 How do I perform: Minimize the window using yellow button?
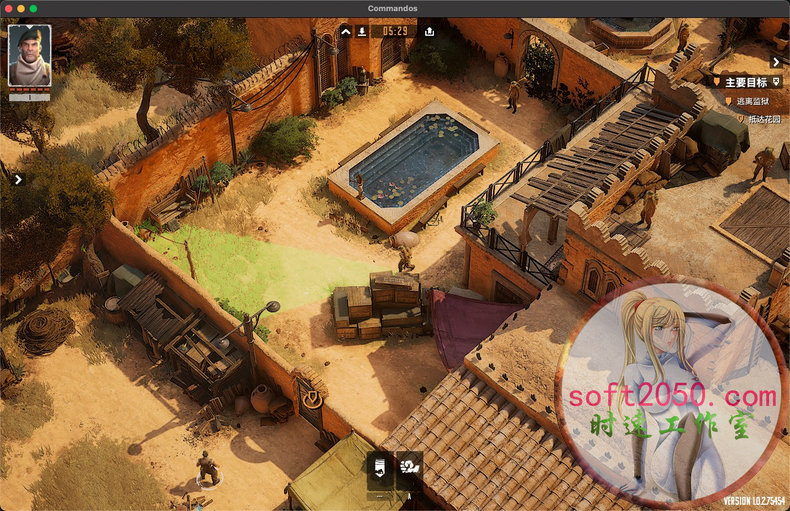coord(20,8)
